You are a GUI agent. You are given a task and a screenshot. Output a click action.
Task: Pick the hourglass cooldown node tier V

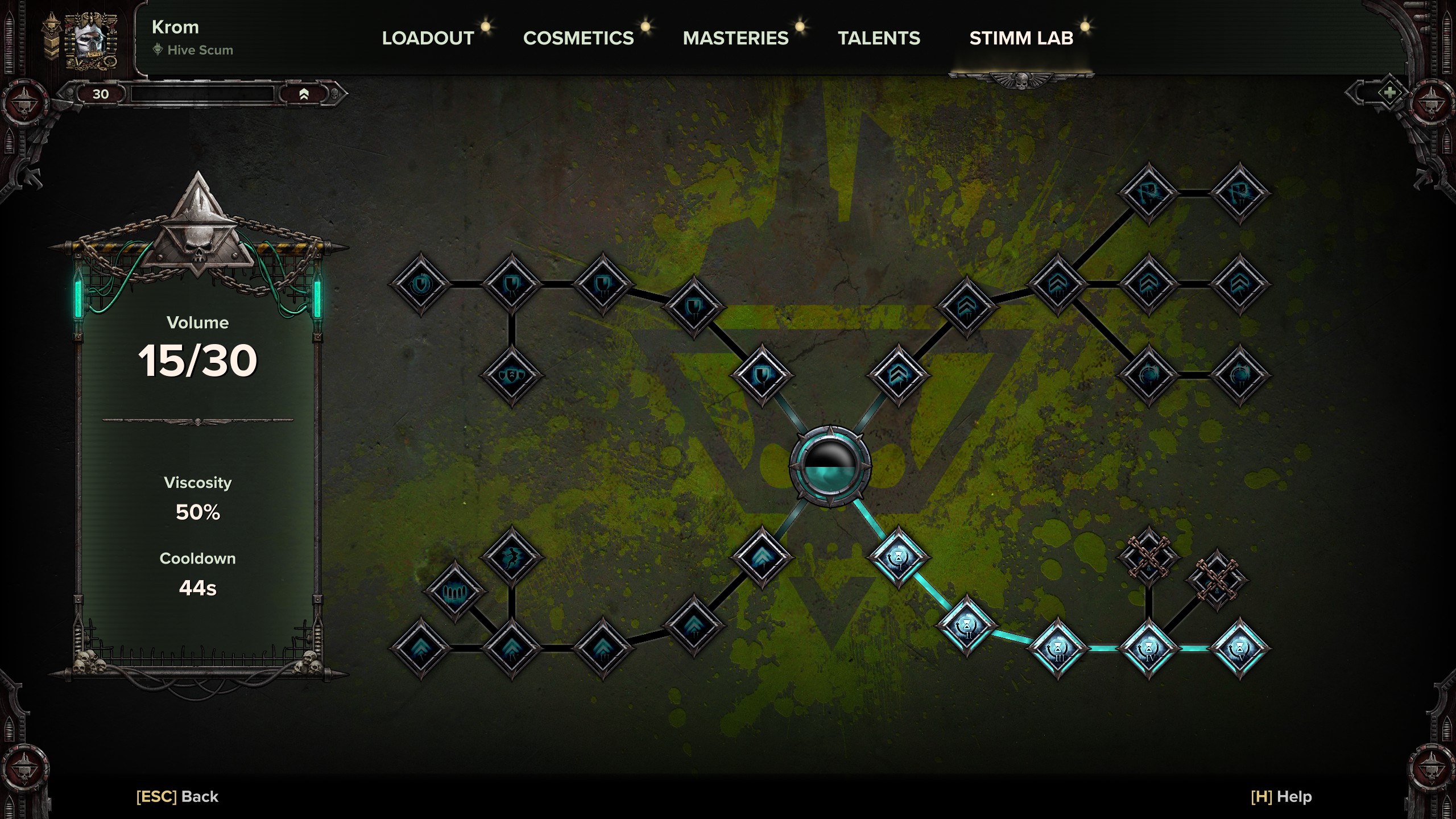point(1240,648)
